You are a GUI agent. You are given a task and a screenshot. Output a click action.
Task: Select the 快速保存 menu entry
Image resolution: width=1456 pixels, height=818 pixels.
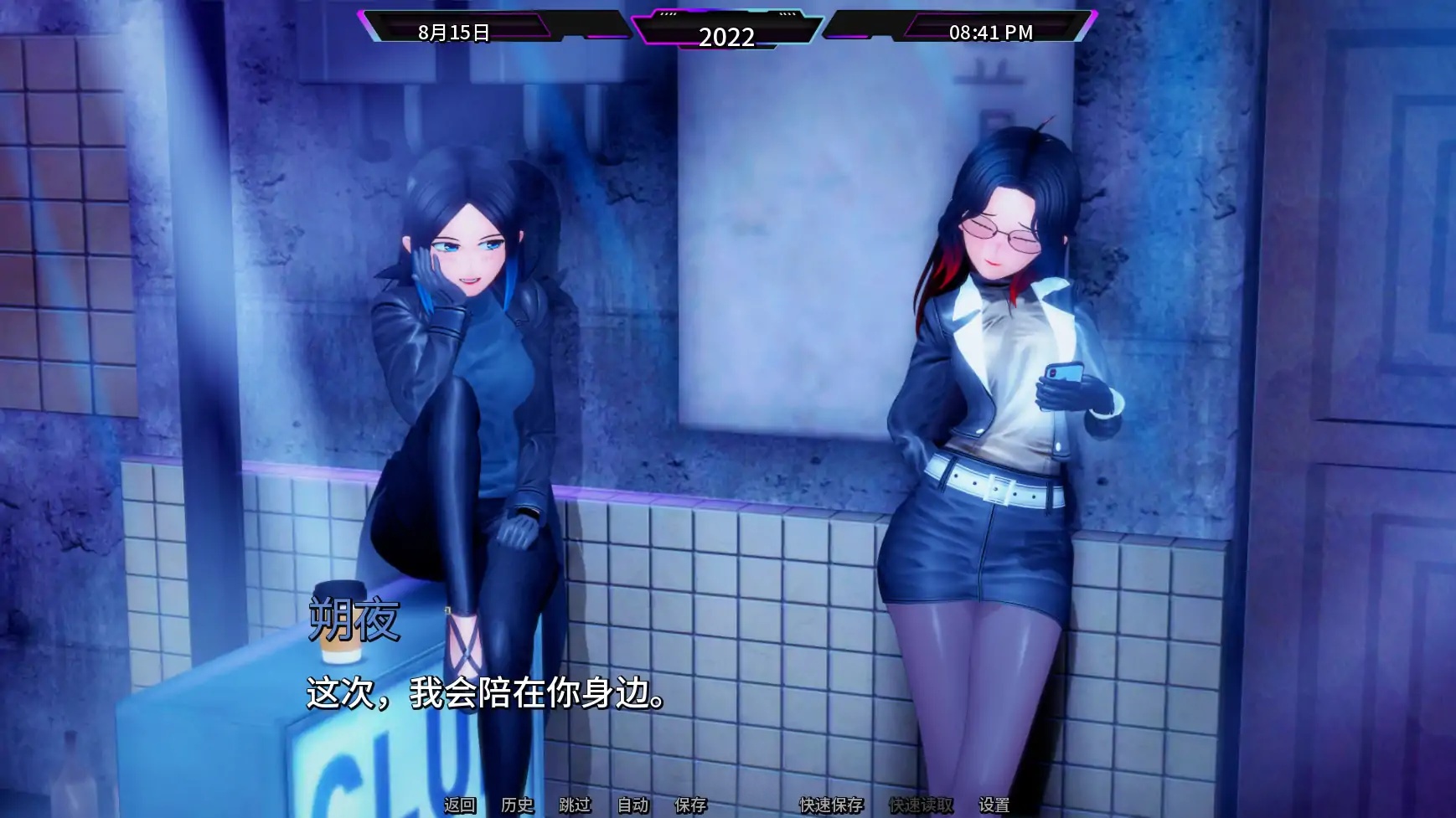pyautogui.click(x=833, y=807)
